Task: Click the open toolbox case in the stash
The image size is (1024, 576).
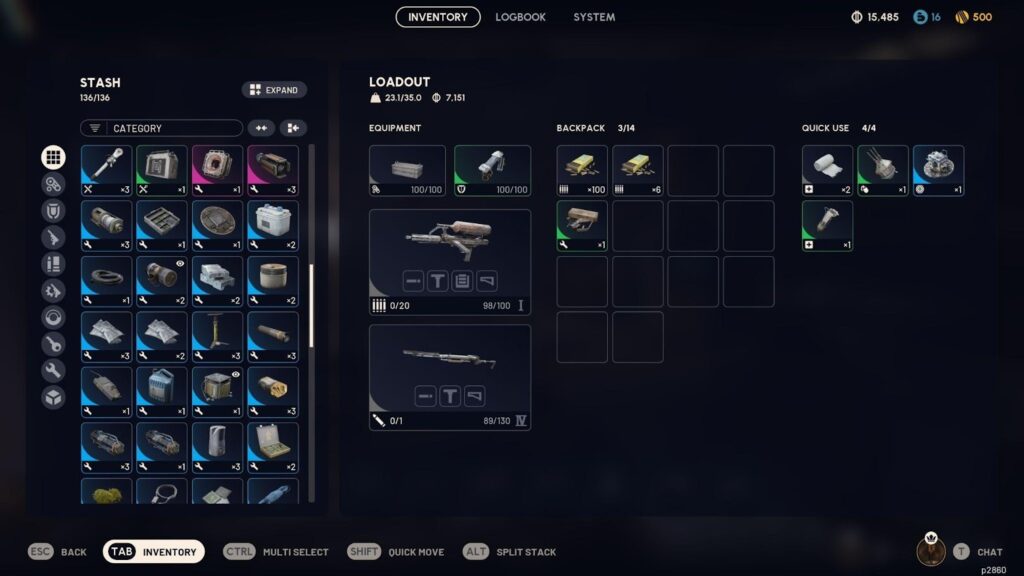Action: click(273, 447)
